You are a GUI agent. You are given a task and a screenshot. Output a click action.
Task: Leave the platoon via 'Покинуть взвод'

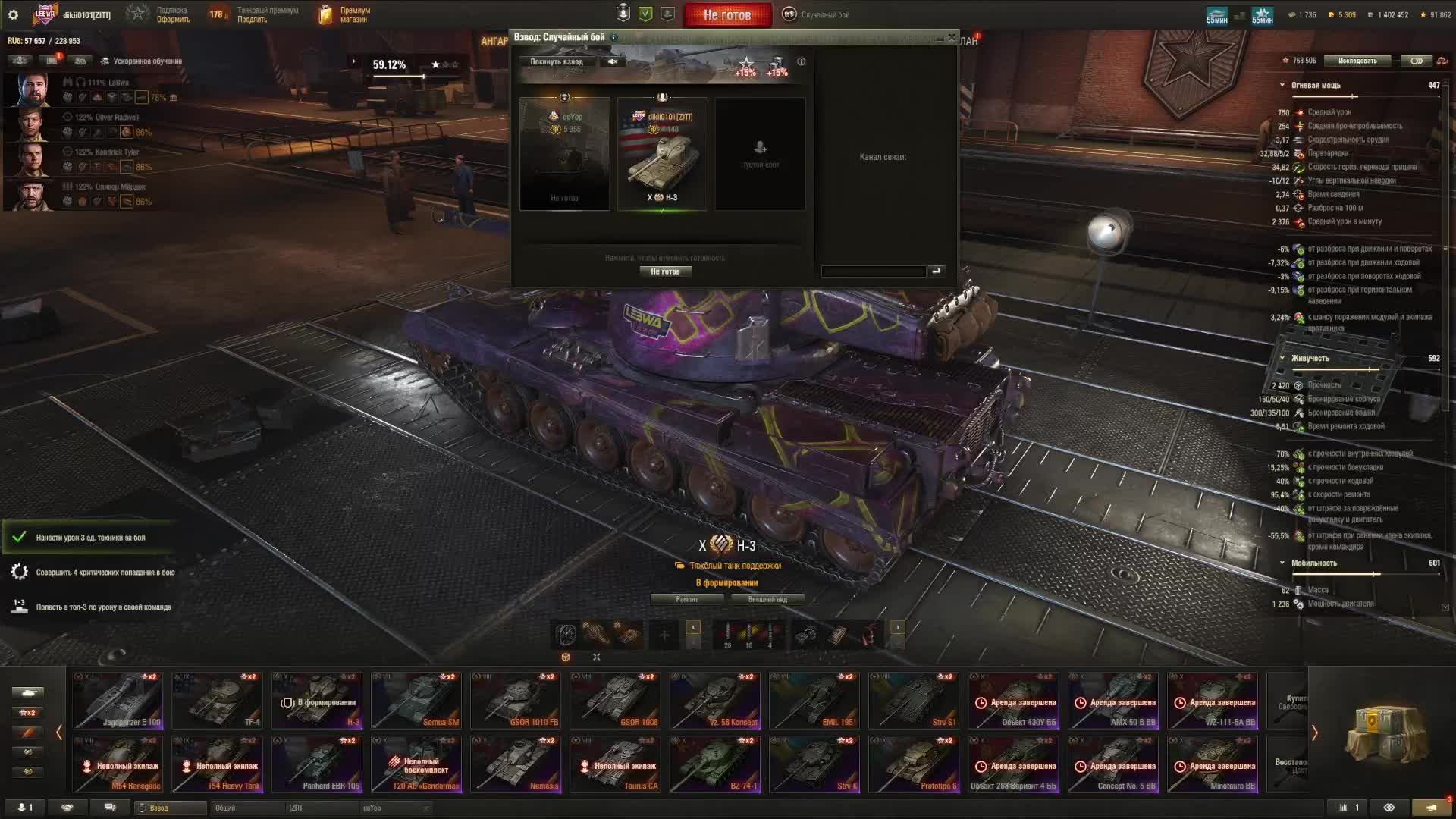(557, 61)
